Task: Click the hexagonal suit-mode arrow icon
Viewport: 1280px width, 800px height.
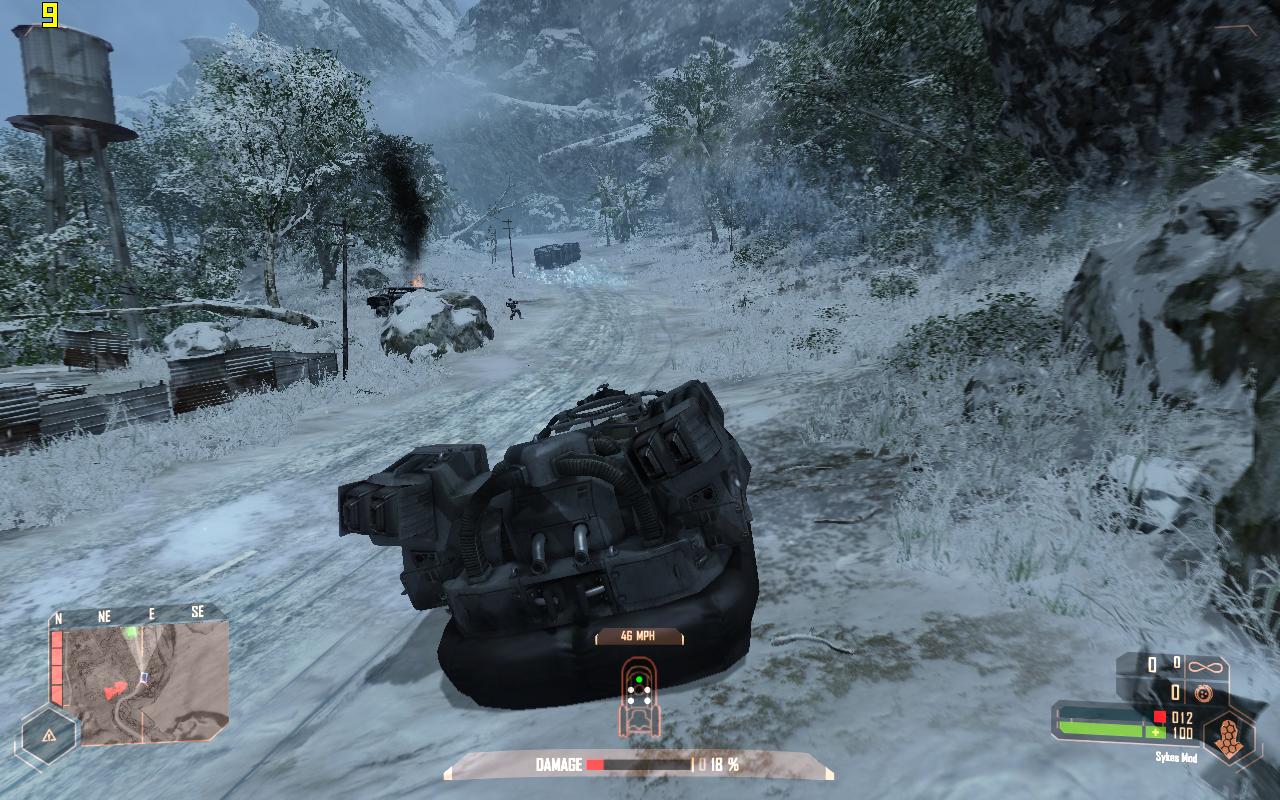Action: point(1227,737)
